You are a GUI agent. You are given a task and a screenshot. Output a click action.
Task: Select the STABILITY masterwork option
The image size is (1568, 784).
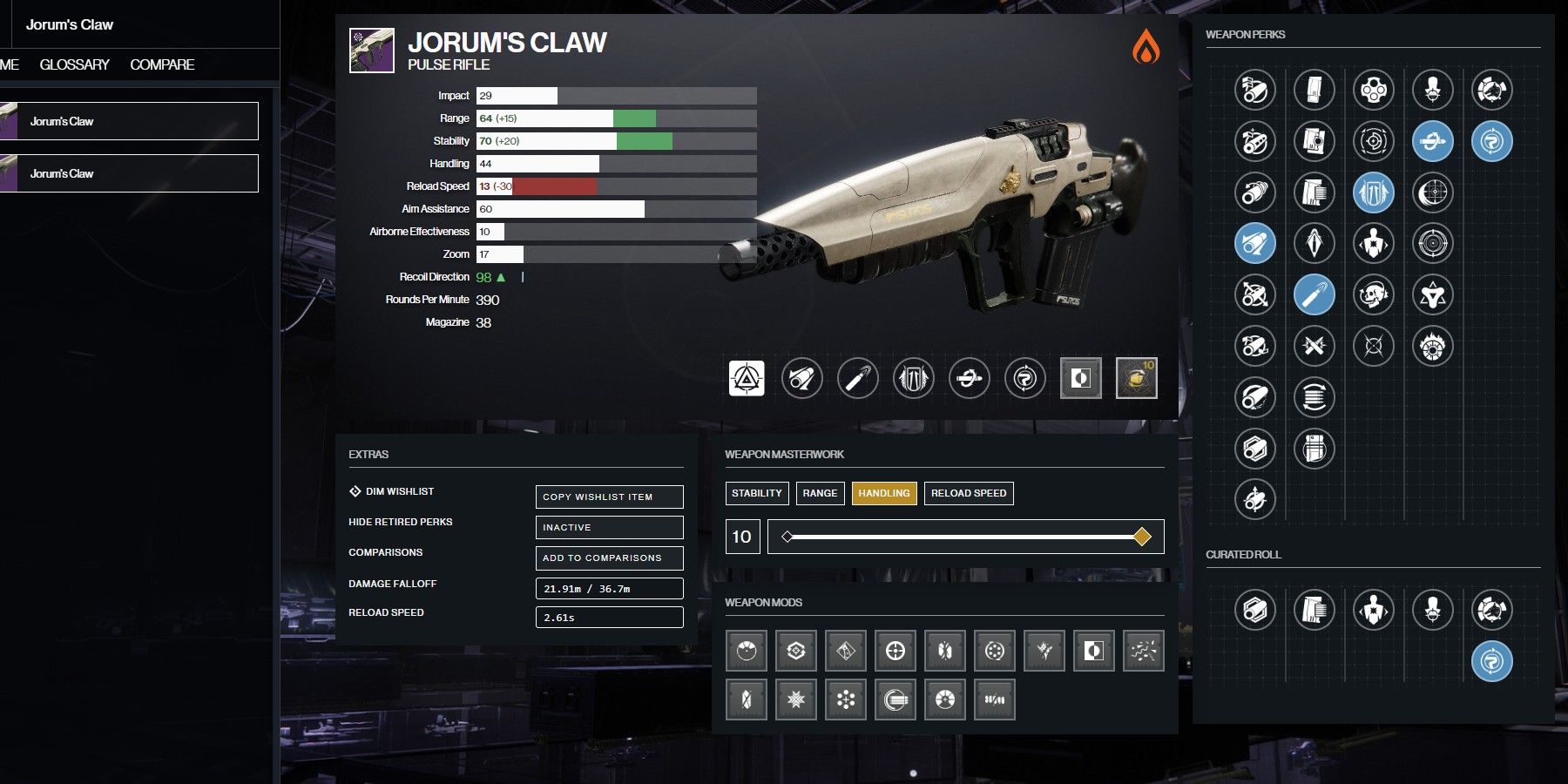click(756, 493)
